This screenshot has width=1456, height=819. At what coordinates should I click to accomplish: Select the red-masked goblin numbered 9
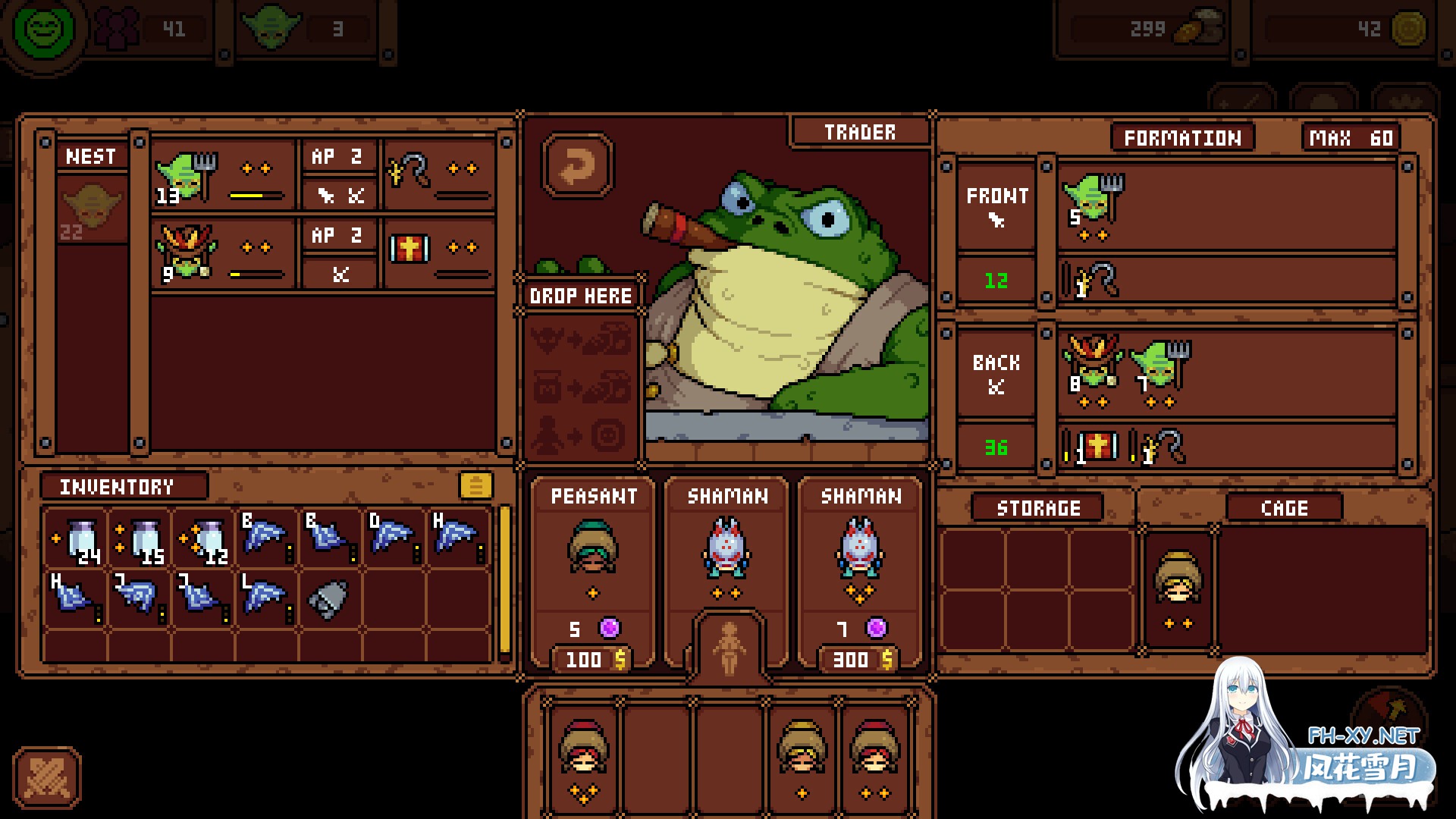point(185,253)
